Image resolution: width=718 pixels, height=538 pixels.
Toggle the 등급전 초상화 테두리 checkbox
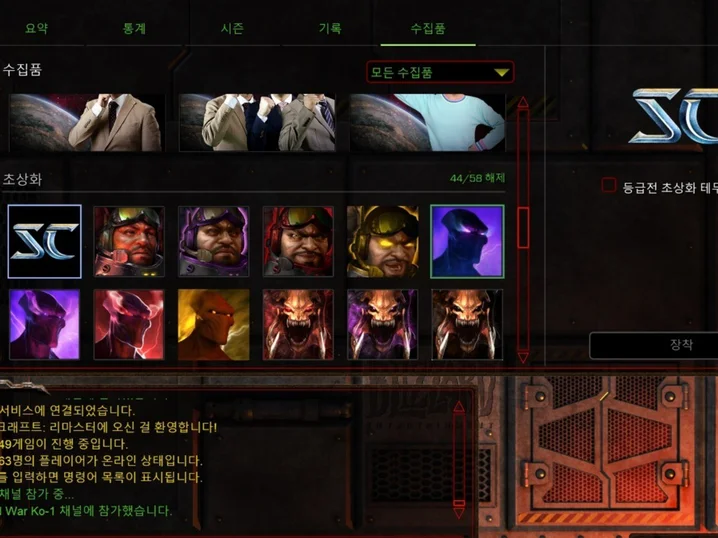pyautogui.click(x=608, y=185)
